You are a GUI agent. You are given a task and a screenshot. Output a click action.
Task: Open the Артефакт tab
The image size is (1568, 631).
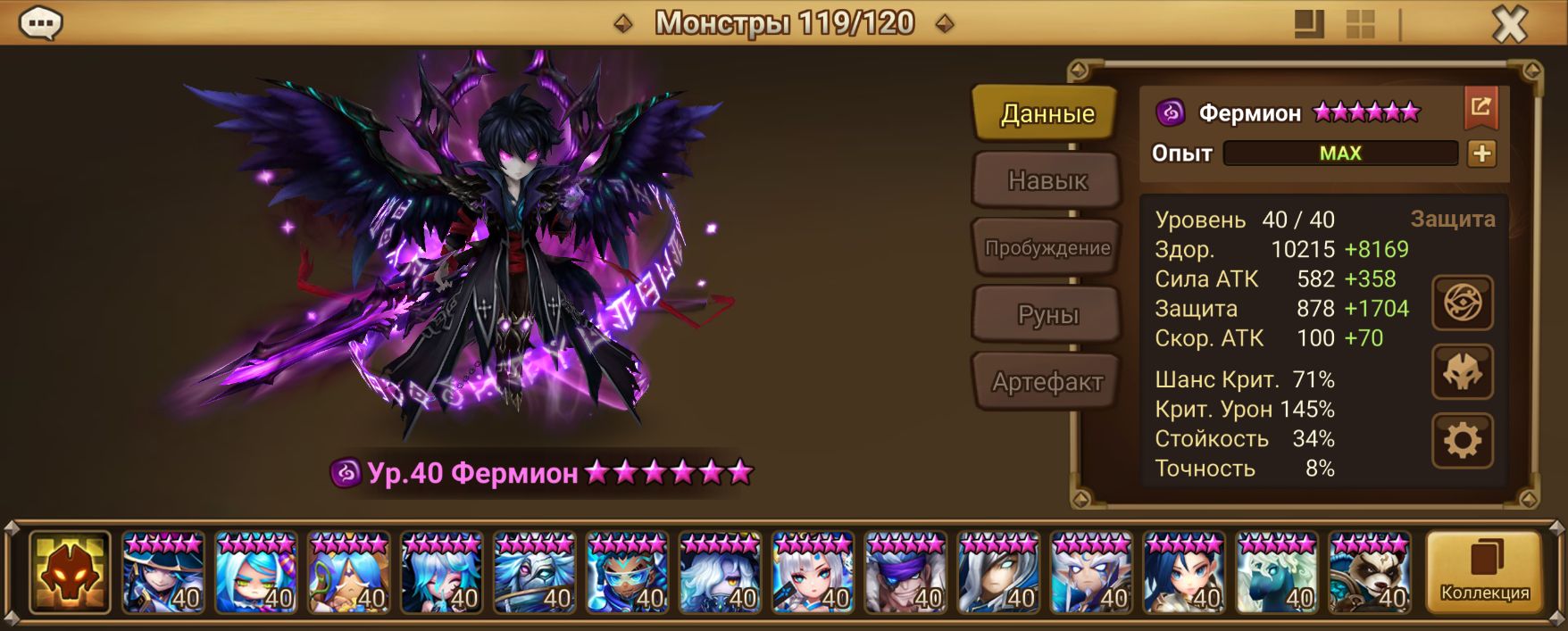coord(1047,382)
